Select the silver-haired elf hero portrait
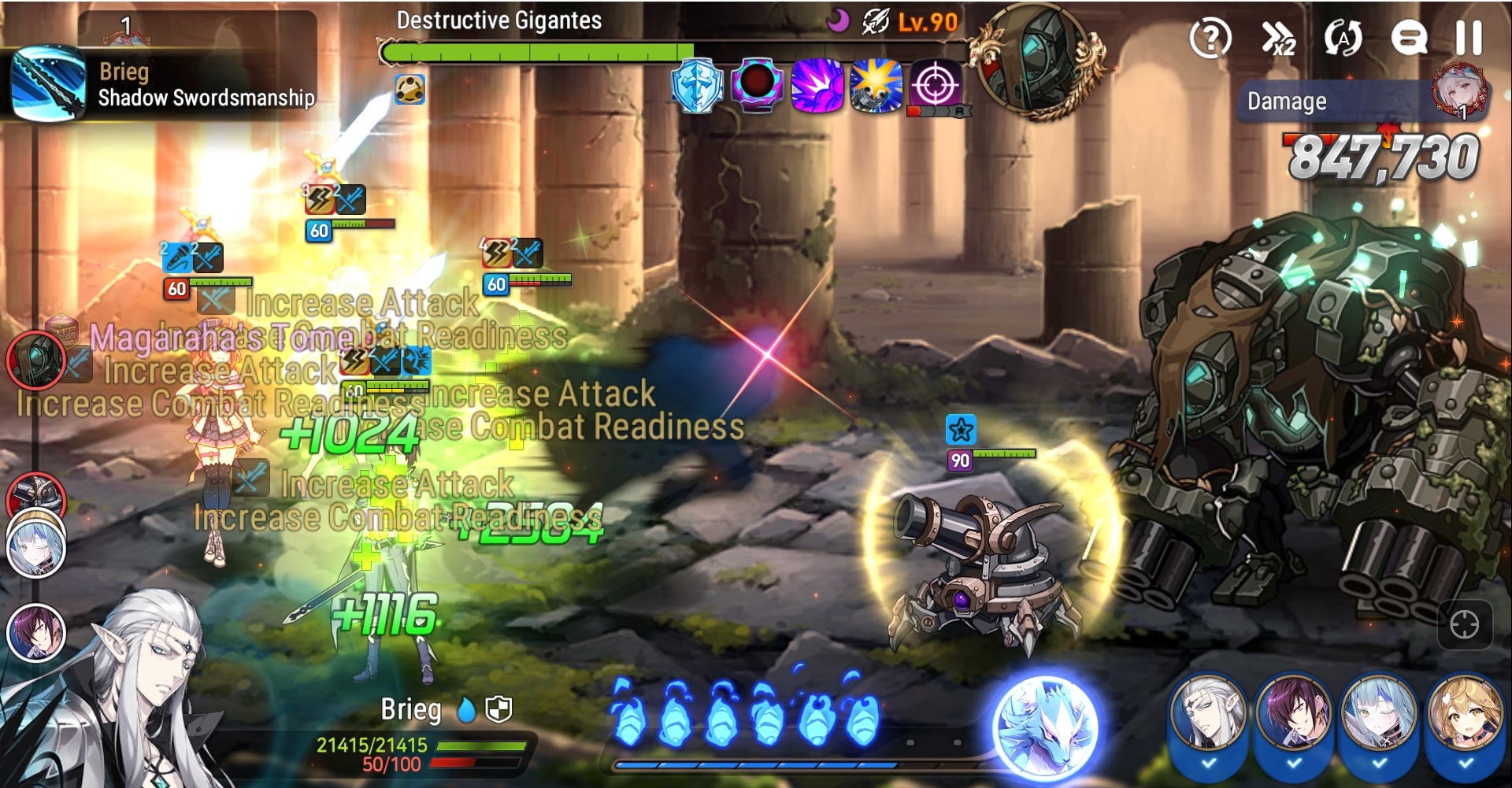This screenshot has height=788, width=1512. click(x=1209, y=718)
